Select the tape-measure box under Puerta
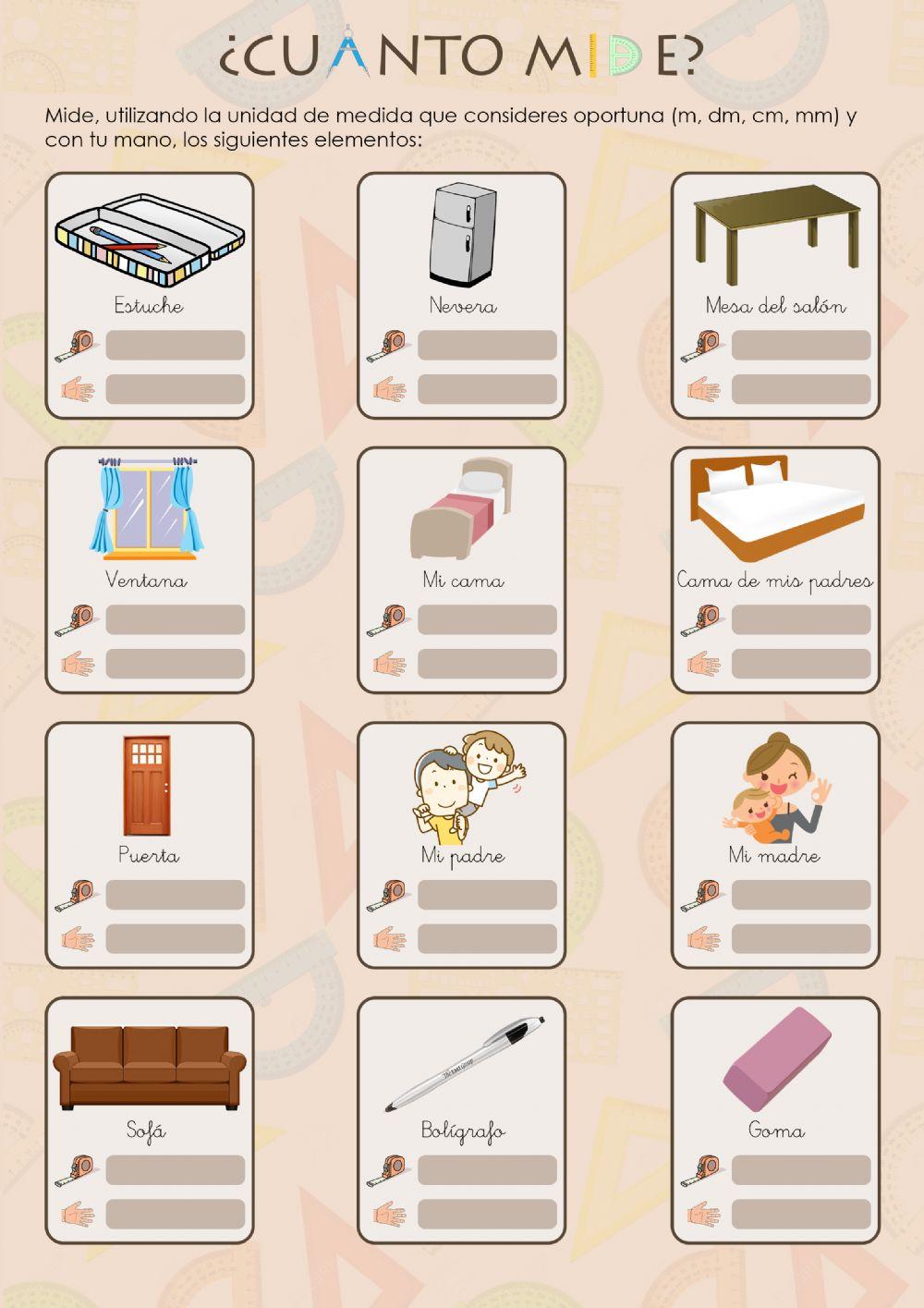Screen dimensions: 924x1308 coord(176,895)
